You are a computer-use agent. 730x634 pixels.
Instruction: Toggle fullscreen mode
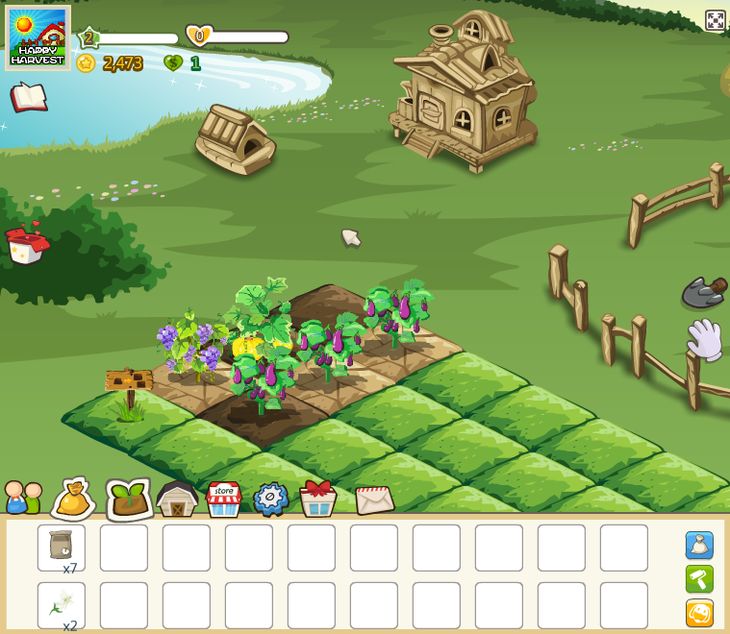[x=715, y=20]
